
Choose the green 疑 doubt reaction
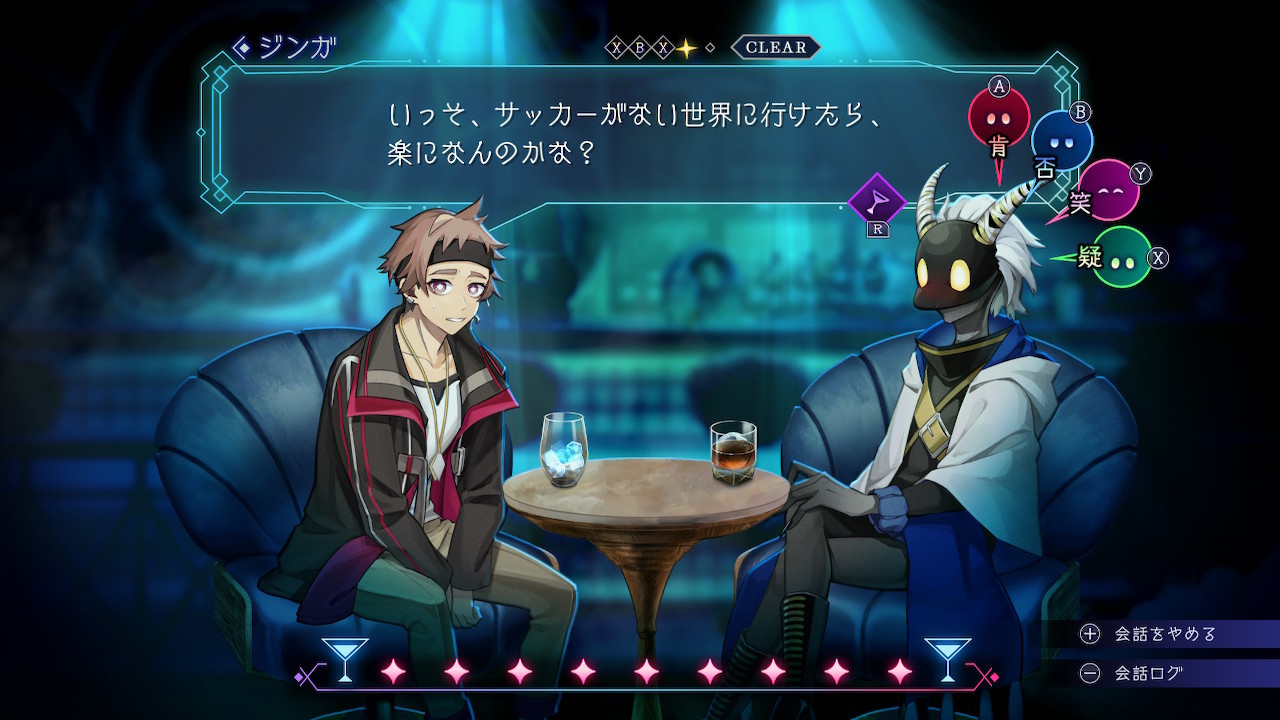pos(1121,257)
